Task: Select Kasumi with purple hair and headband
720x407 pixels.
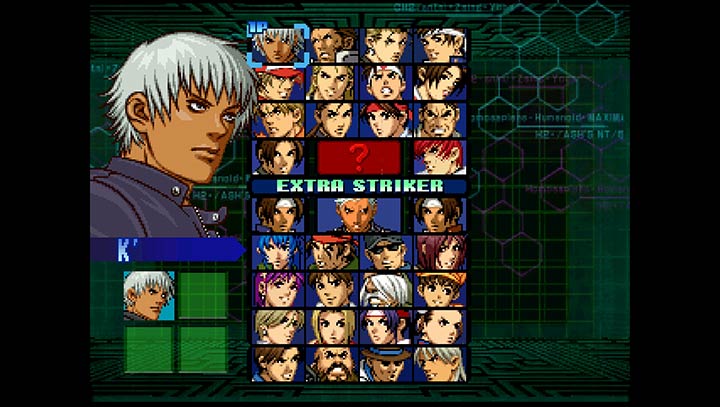Action: pyautogui.click(x=386, y=326)
